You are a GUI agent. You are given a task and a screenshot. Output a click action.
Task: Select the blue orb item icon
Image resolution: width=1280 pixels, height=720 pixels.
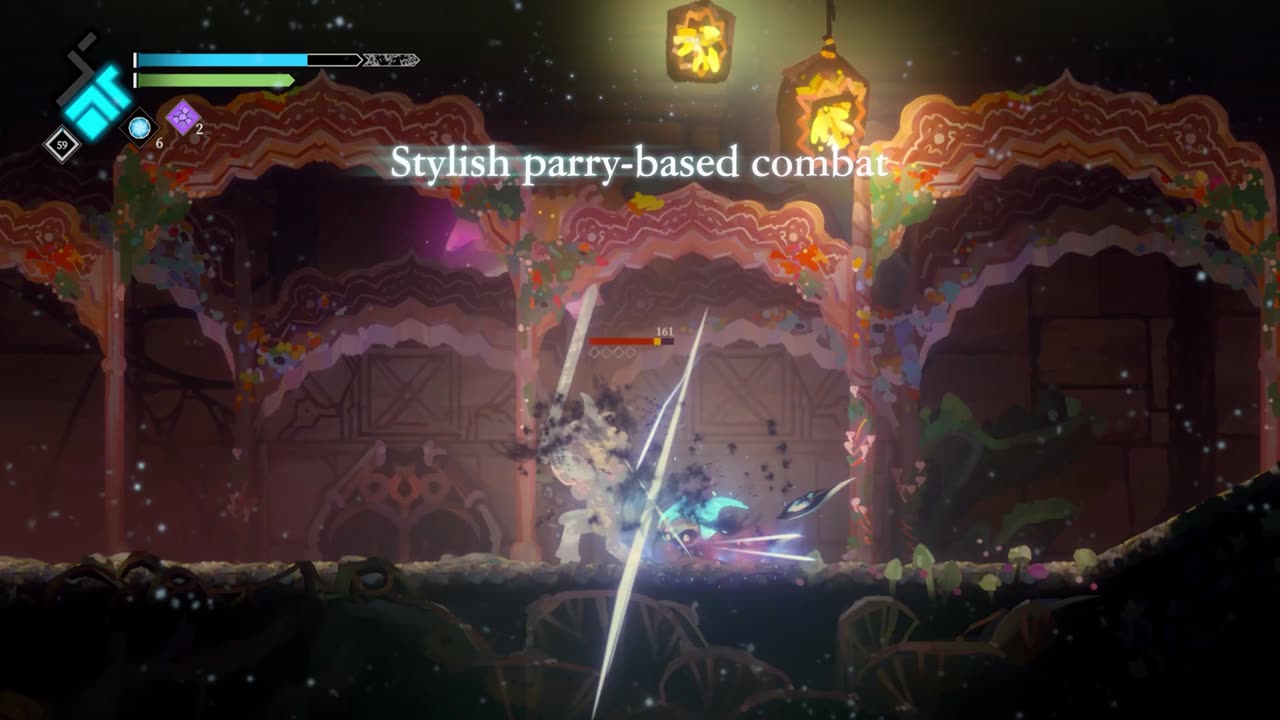pyautogui.click(x=139, y=127)
